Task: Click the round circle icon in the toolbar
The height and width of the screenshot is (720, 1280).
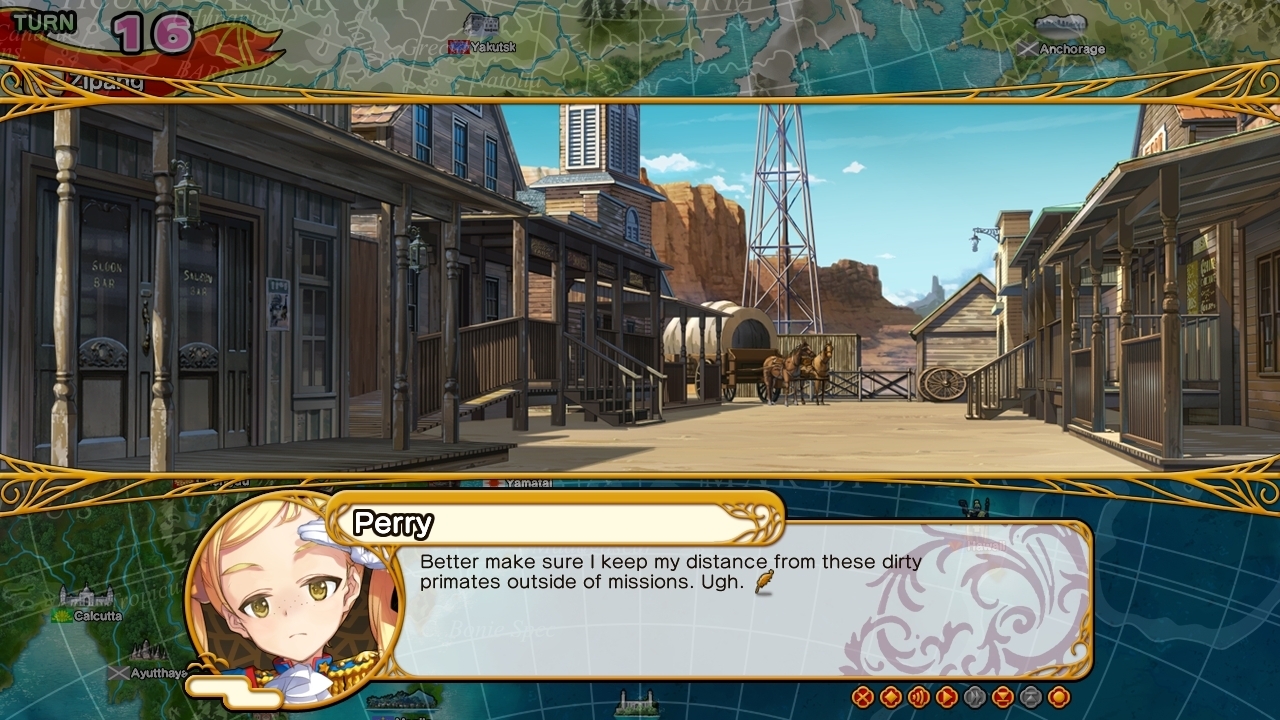Action: tap(1059, 697)
